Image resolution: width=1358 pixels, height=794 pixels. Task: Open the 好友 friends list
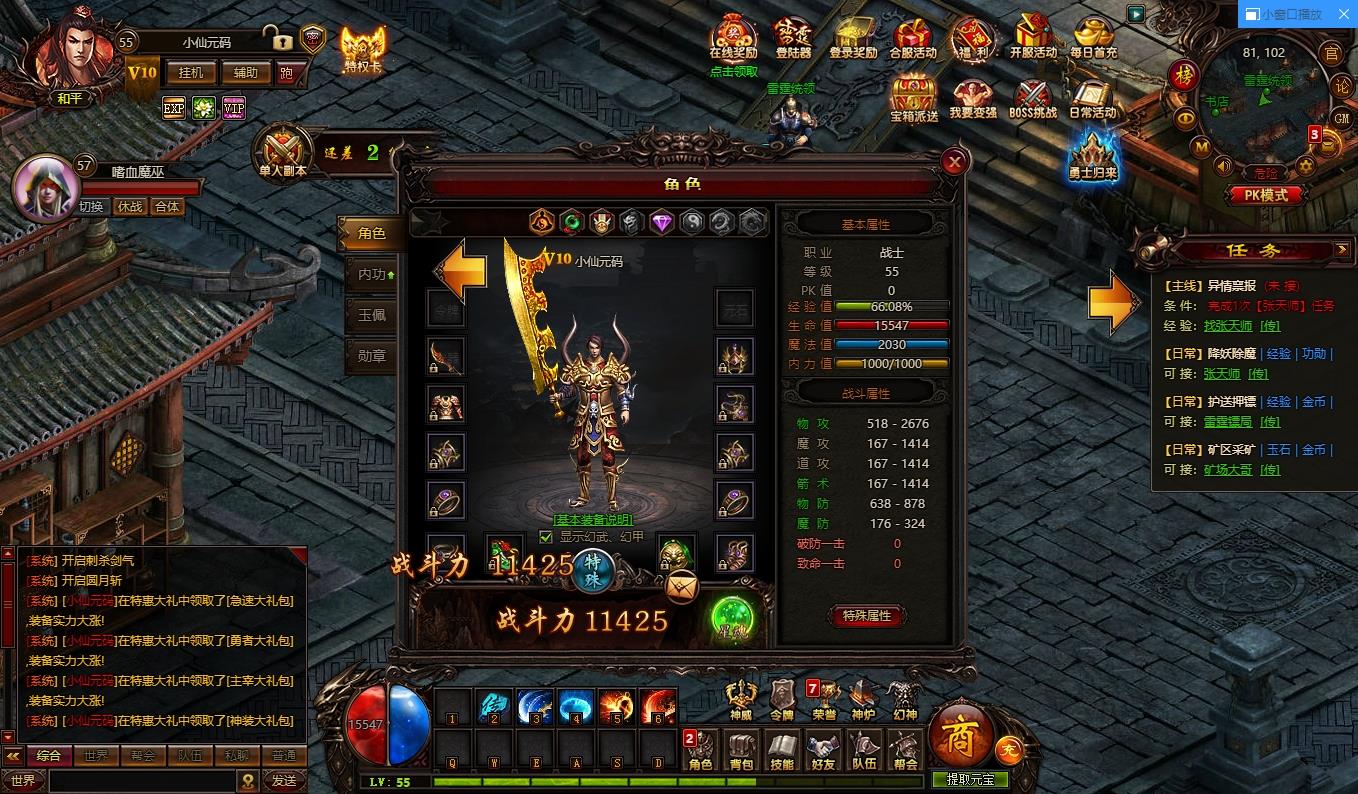pos(823,750)
